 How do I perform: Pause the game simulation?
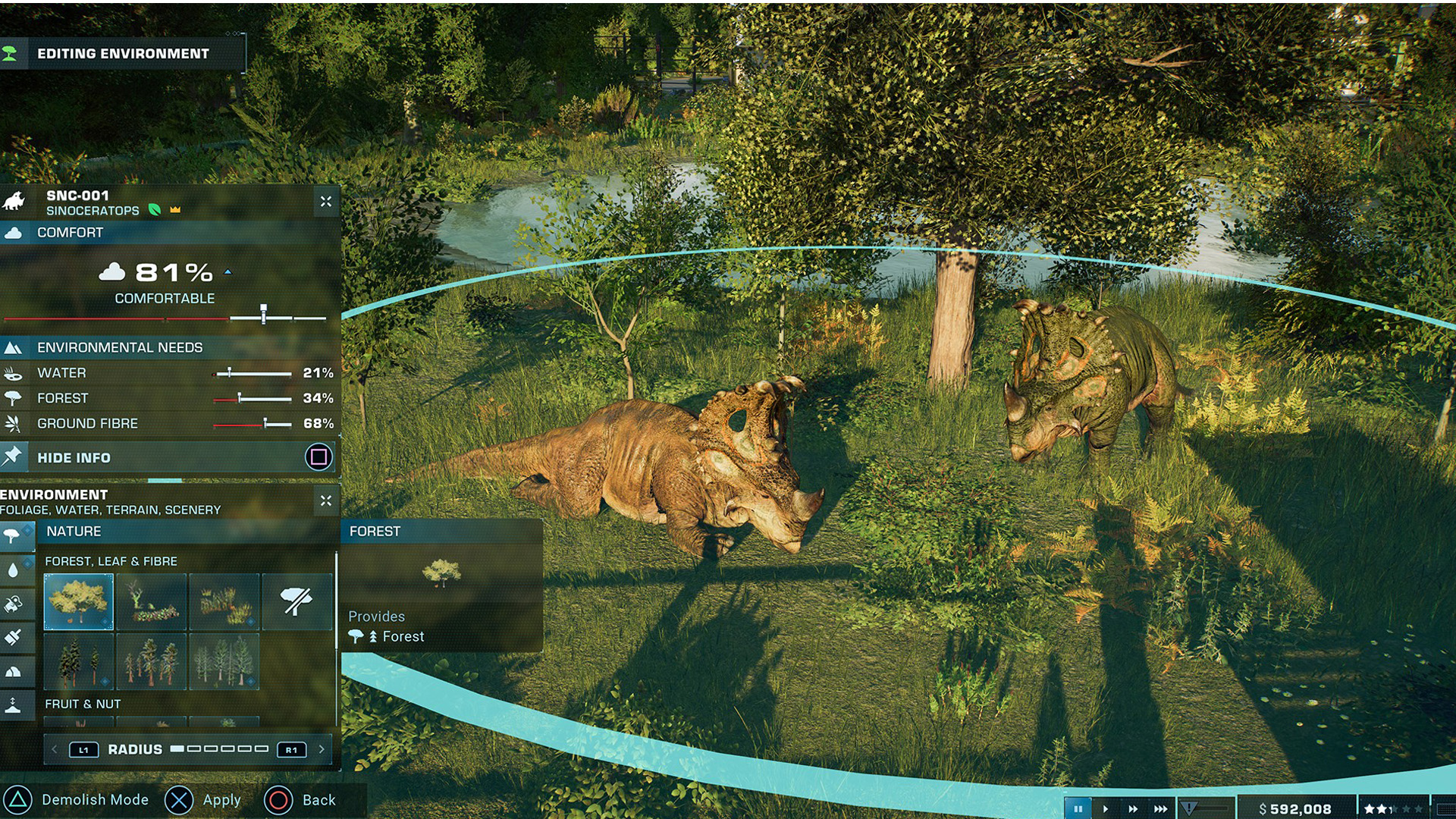[x=1078, y=809]
